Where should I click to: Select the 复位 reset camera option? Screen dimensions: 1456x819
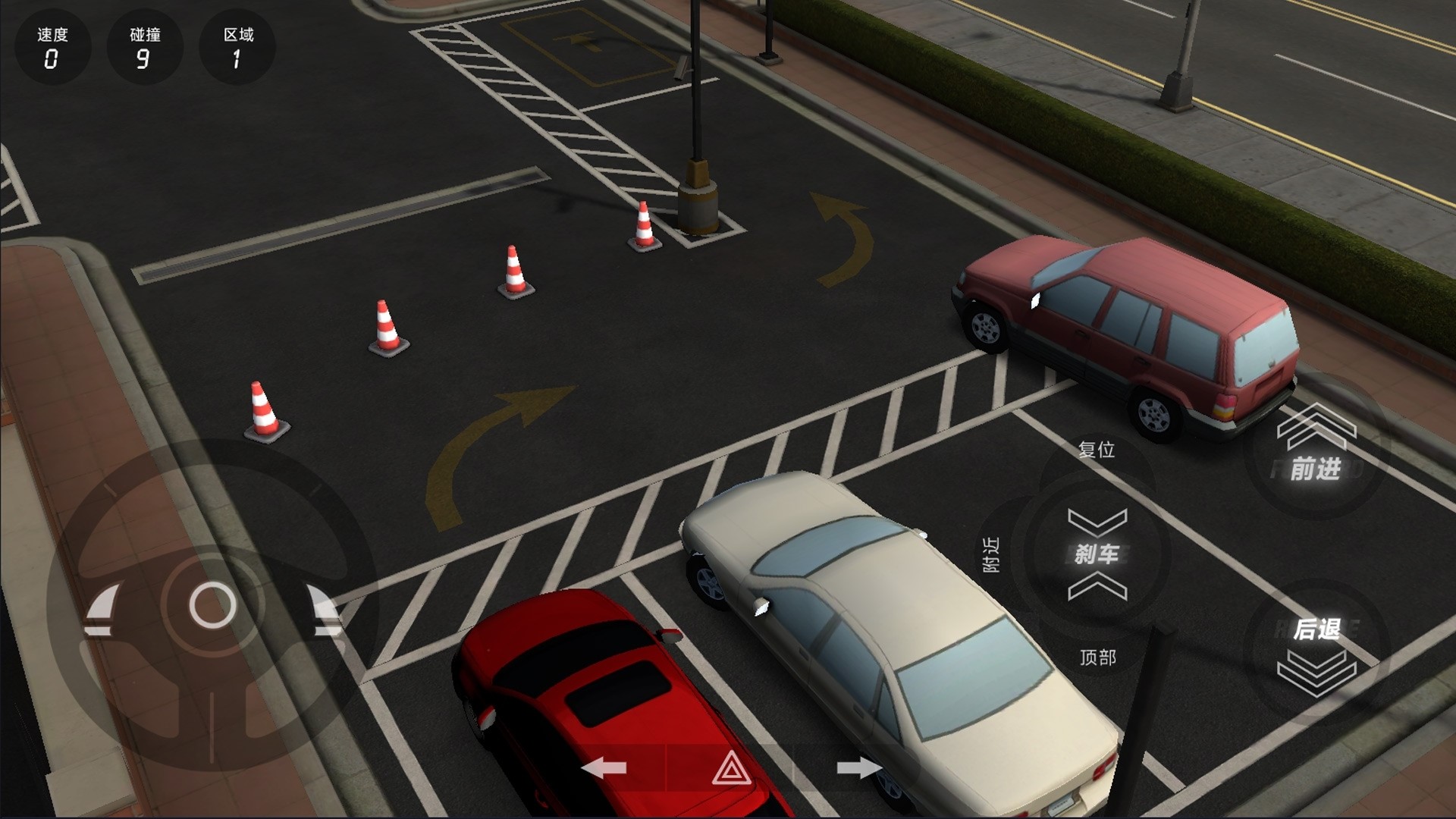point(1097,450)
